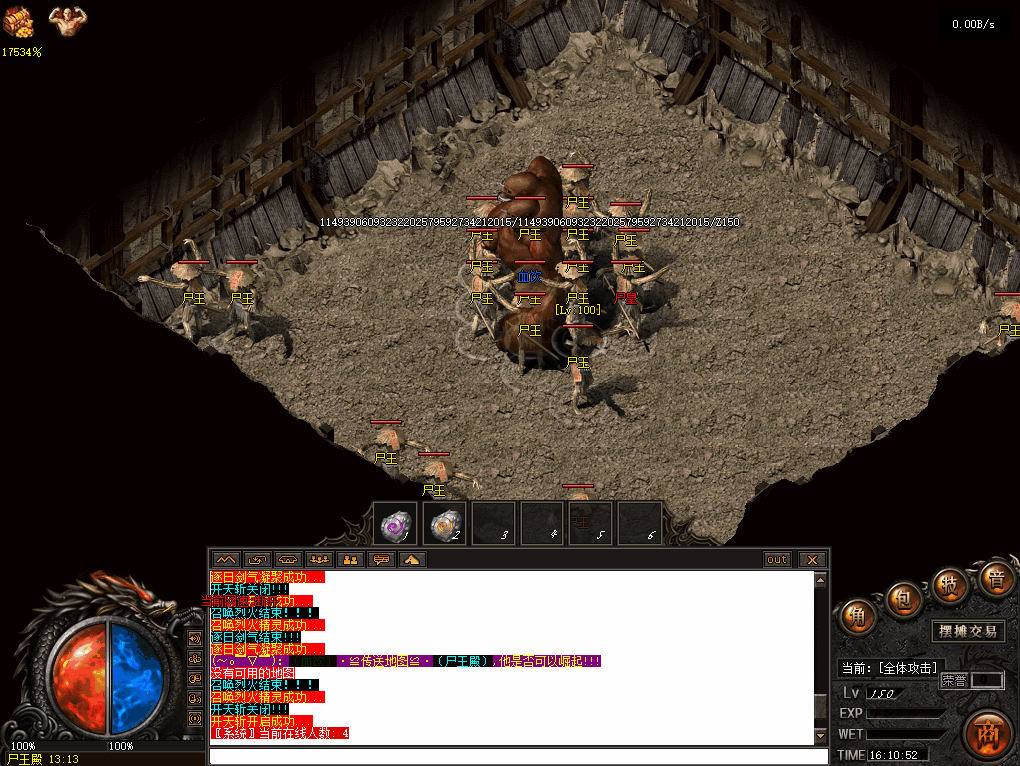This screenshot has height=766, width=1020.
Task: Close the chat window with X
Action: [812, 560]
